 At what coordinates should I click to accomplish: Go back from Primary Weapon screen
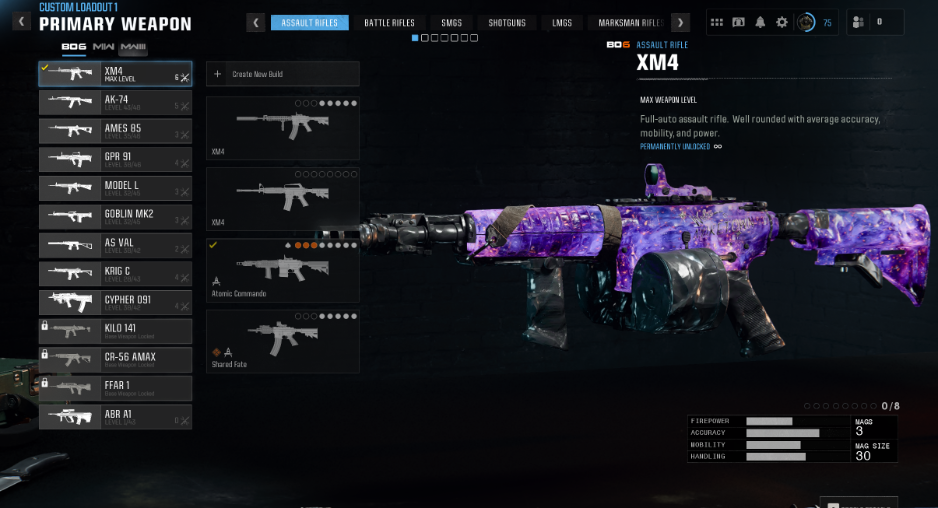[21, 21]
